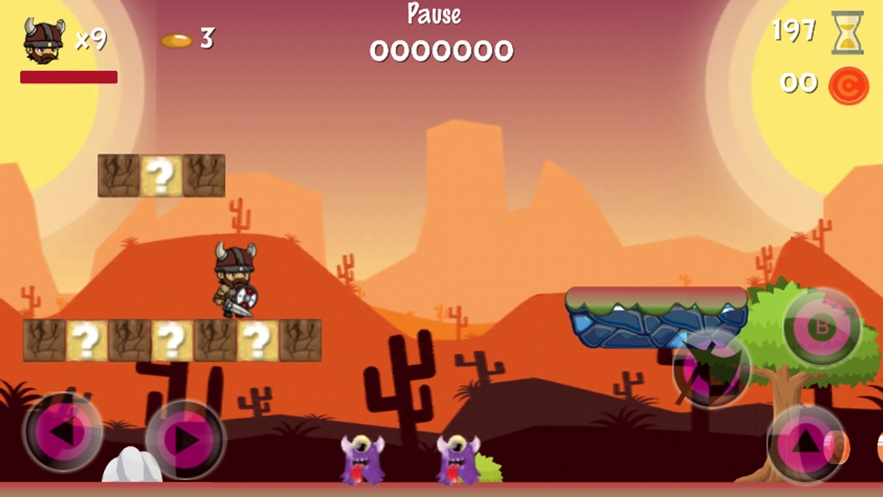Image resolution: width=883 pixels, height=497 pixels.
Task: Throw an axe with the axe button
Action: click(x=711, y=369)
